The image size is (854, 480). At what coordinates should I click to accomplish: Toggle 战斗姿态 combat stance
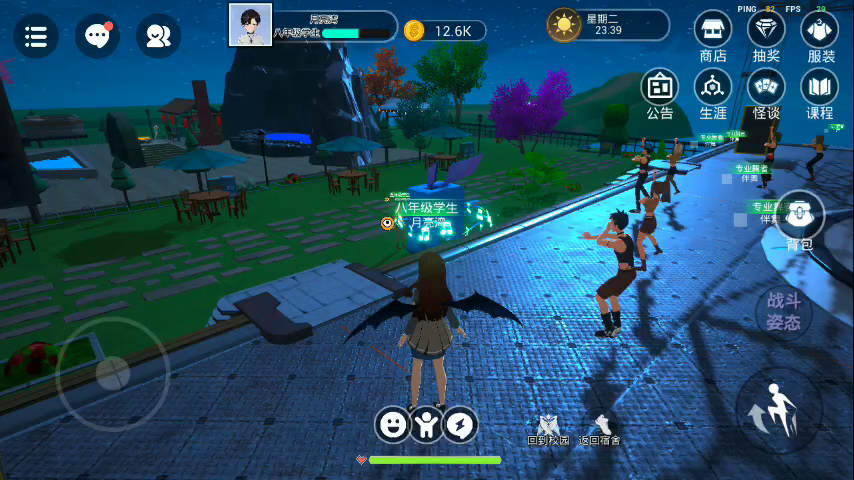pyautogui.click(x=784, y=312)
